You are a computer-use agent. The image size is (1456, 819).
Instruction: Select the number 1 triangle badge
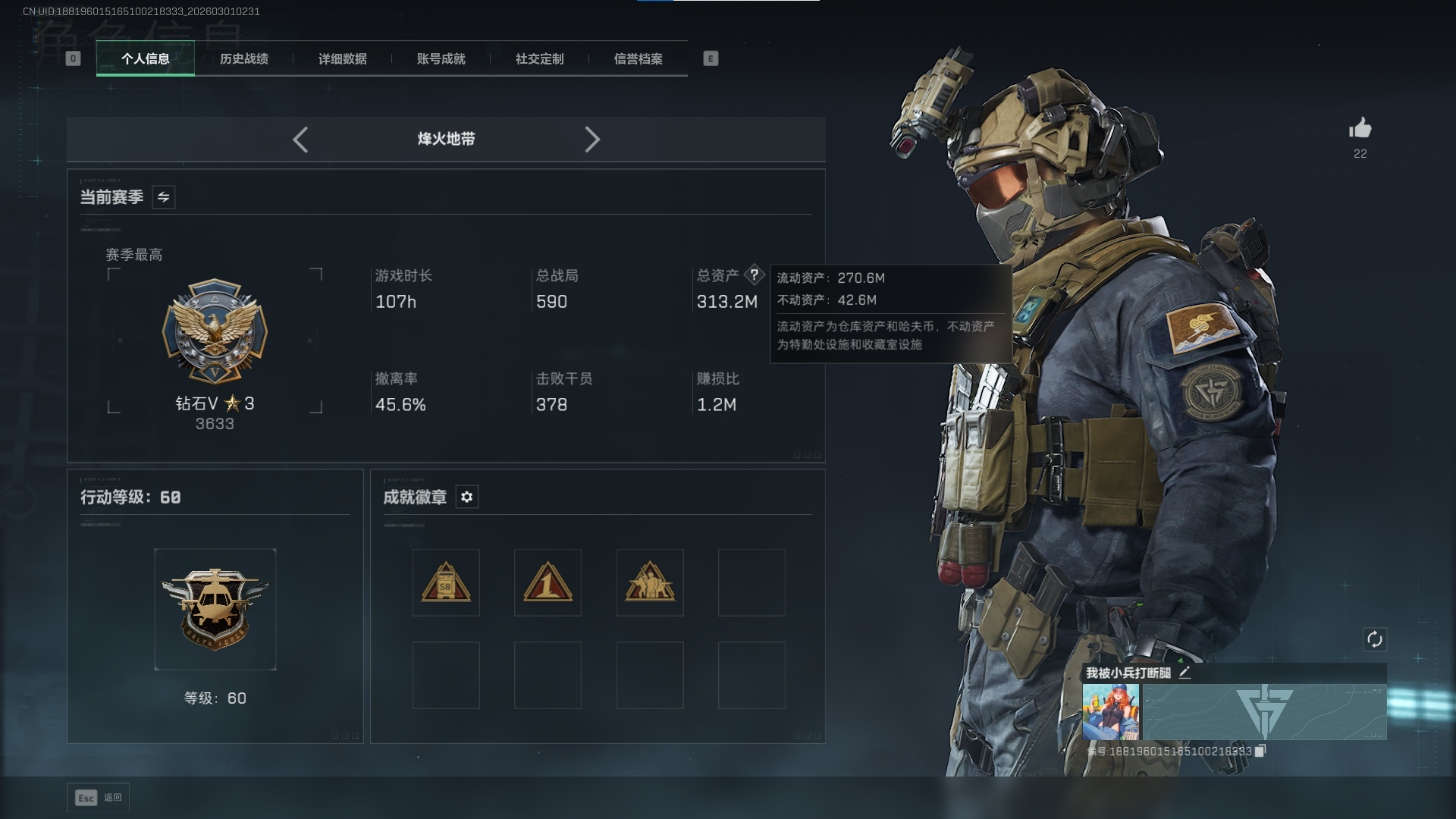[548, 582]
